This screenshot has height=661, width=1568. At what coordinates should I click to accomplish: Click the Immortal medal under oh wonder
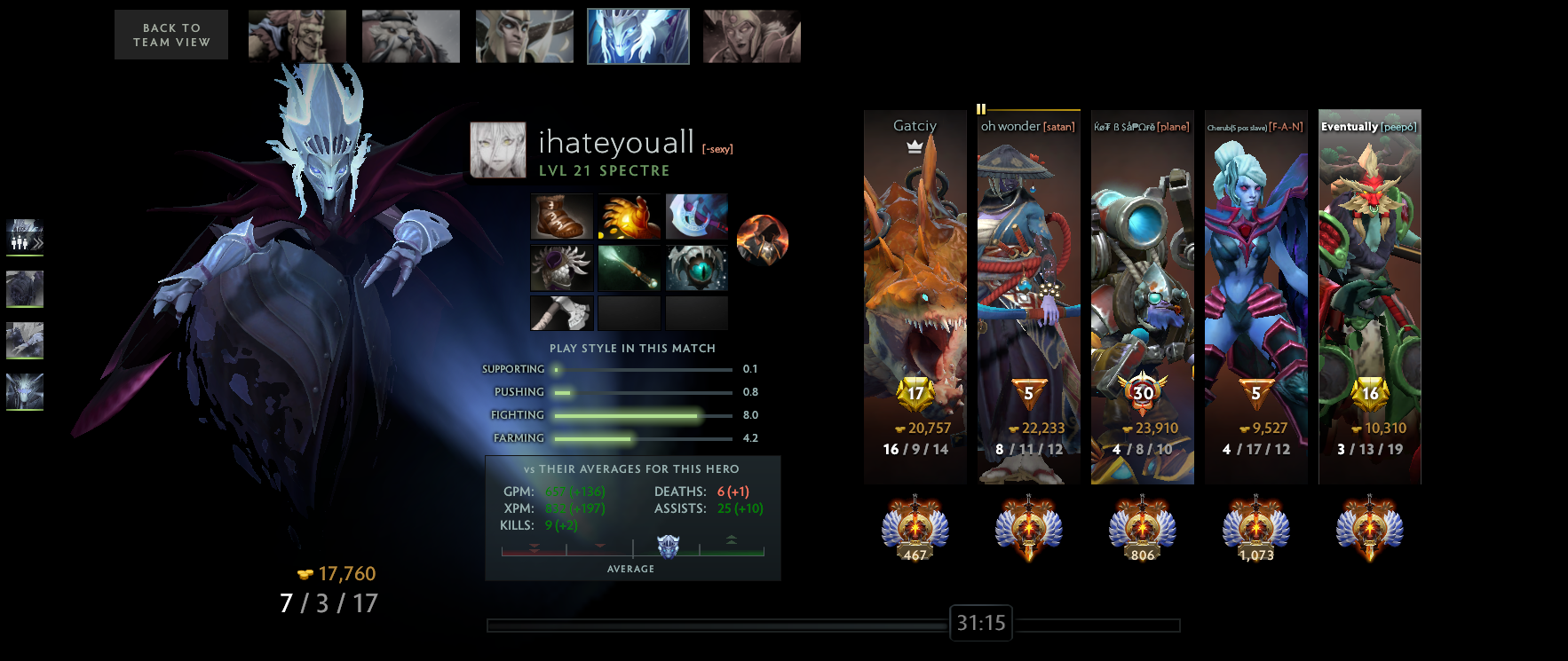point(1028,530)
